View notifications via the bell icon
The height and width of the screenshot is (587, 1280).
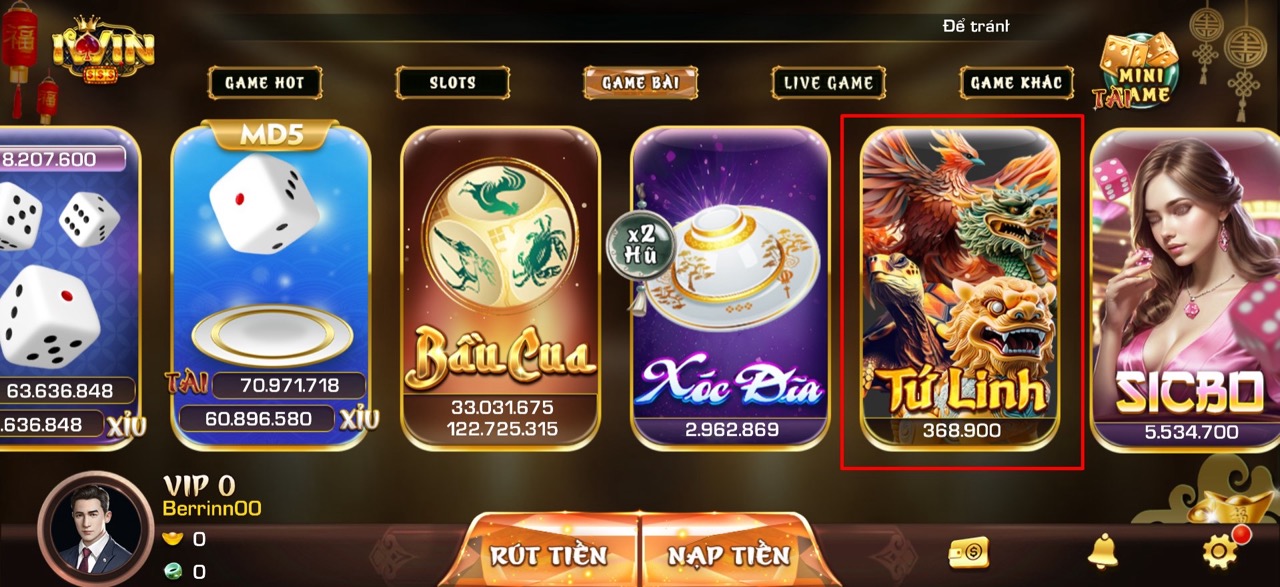(1103, 550)
